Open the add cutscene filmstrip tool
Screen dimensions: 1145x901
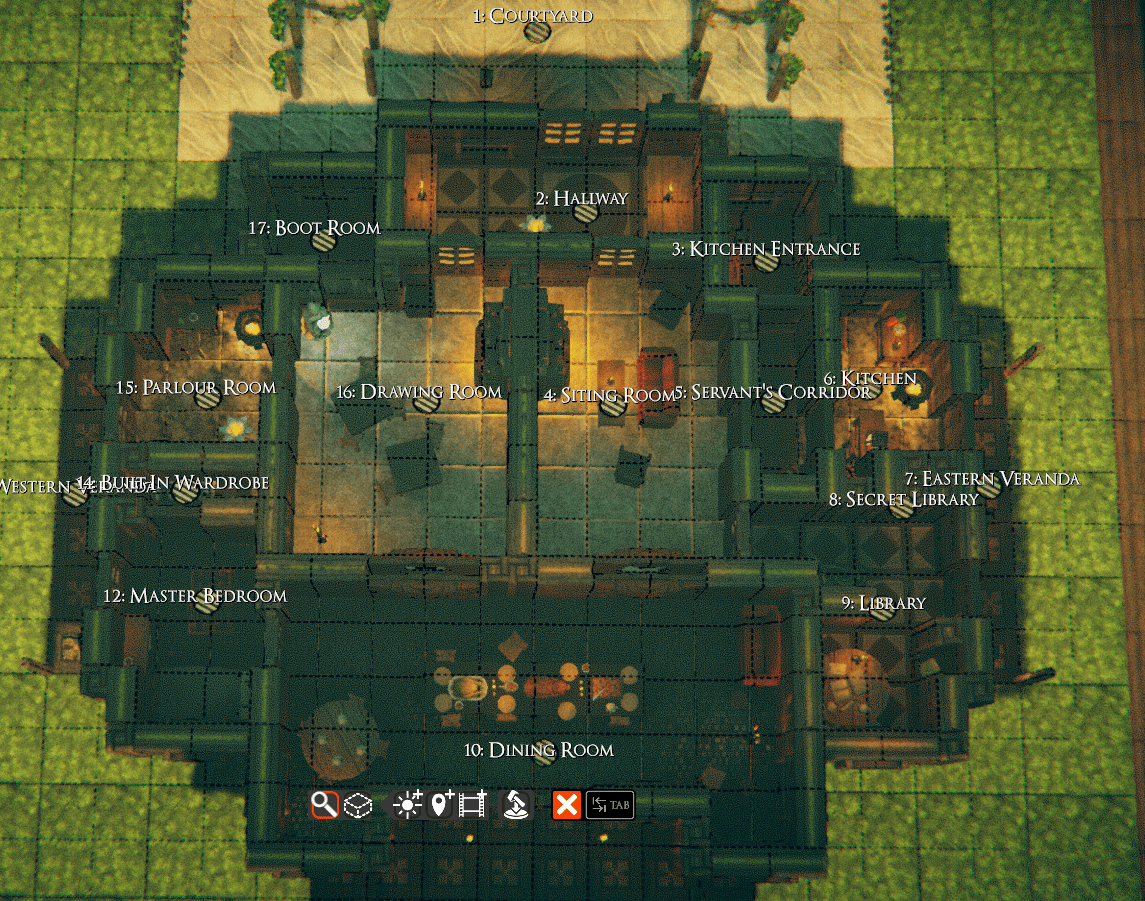click(472, 804)
